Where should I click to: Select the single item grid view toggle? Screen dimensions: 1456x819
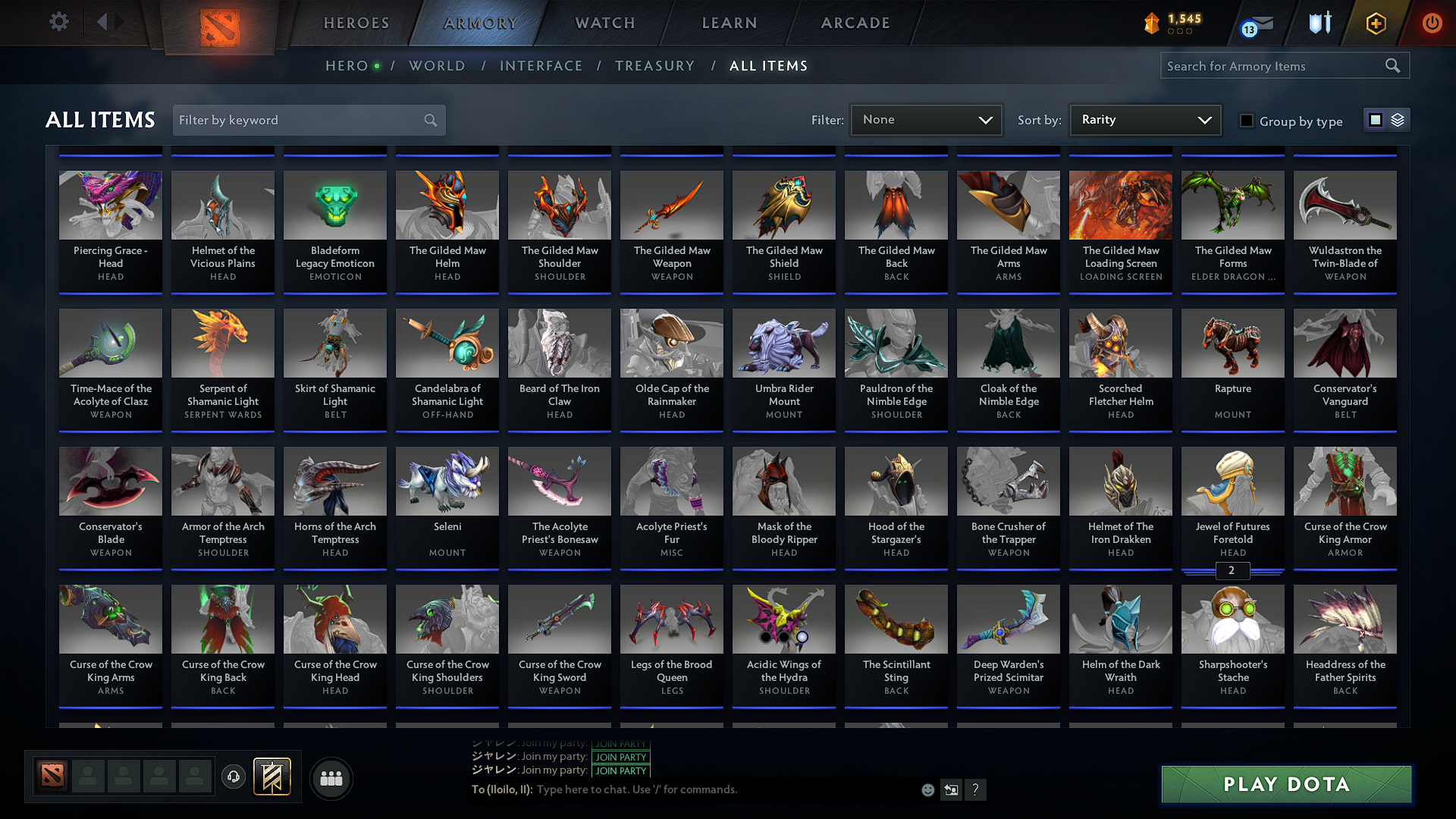click(x=1376, y=119)
